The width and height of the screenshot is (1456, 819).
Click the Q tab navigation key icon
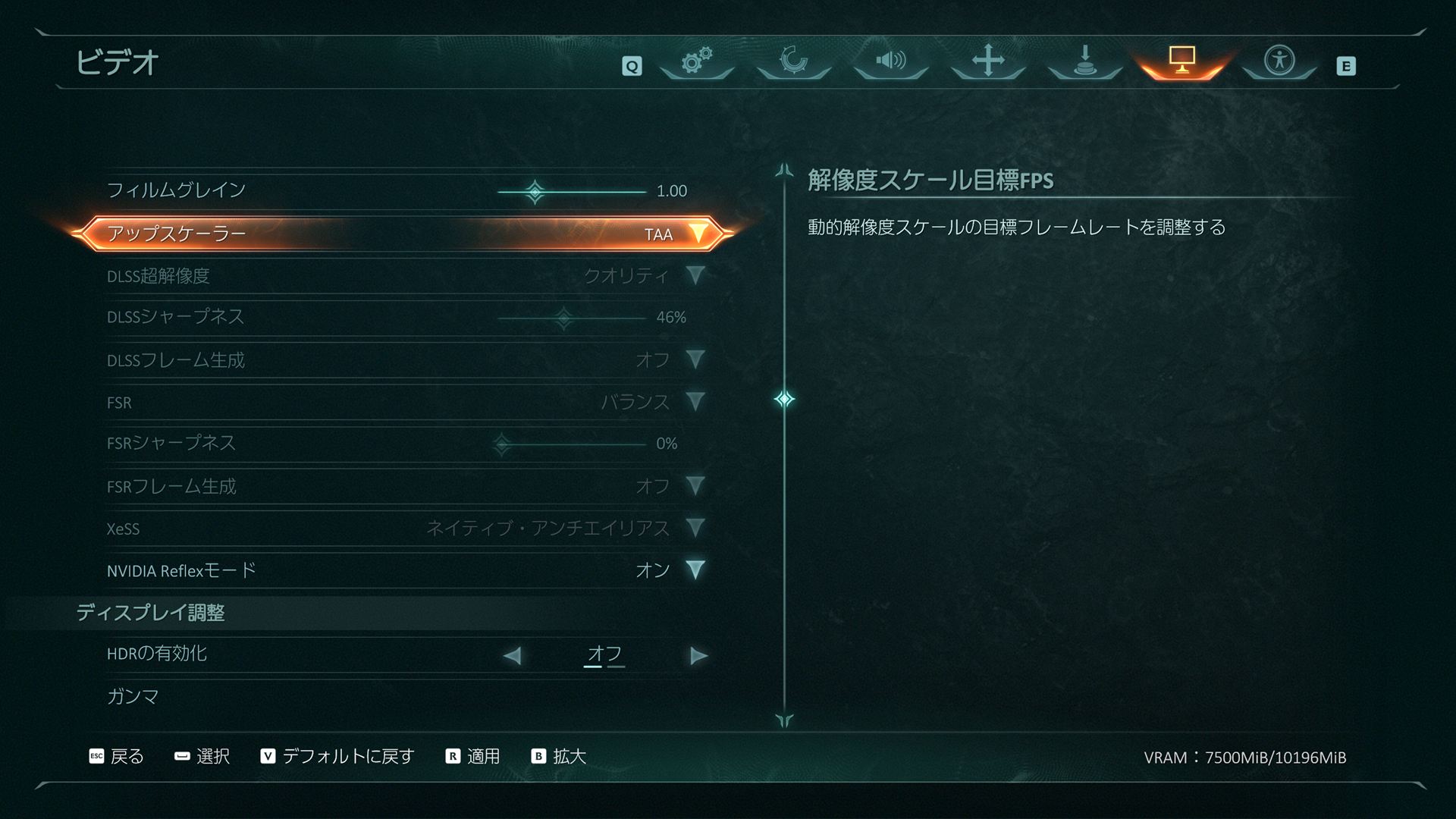coord(632,66)
